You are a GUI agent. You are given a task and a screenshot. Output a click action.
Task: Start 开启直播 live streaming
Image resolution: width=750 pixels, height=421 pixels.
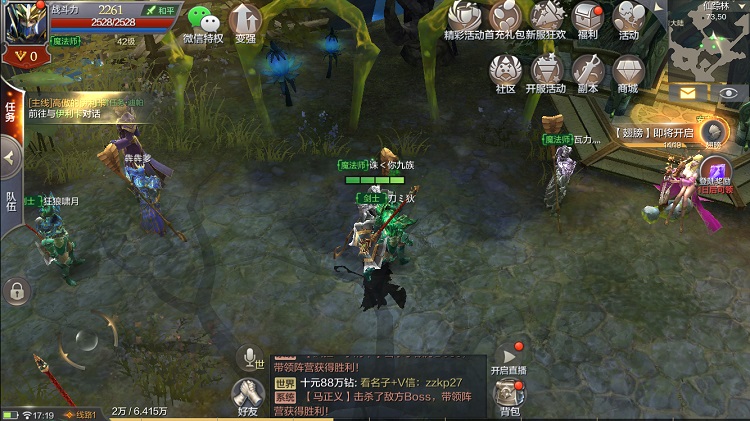click(508, 358)
